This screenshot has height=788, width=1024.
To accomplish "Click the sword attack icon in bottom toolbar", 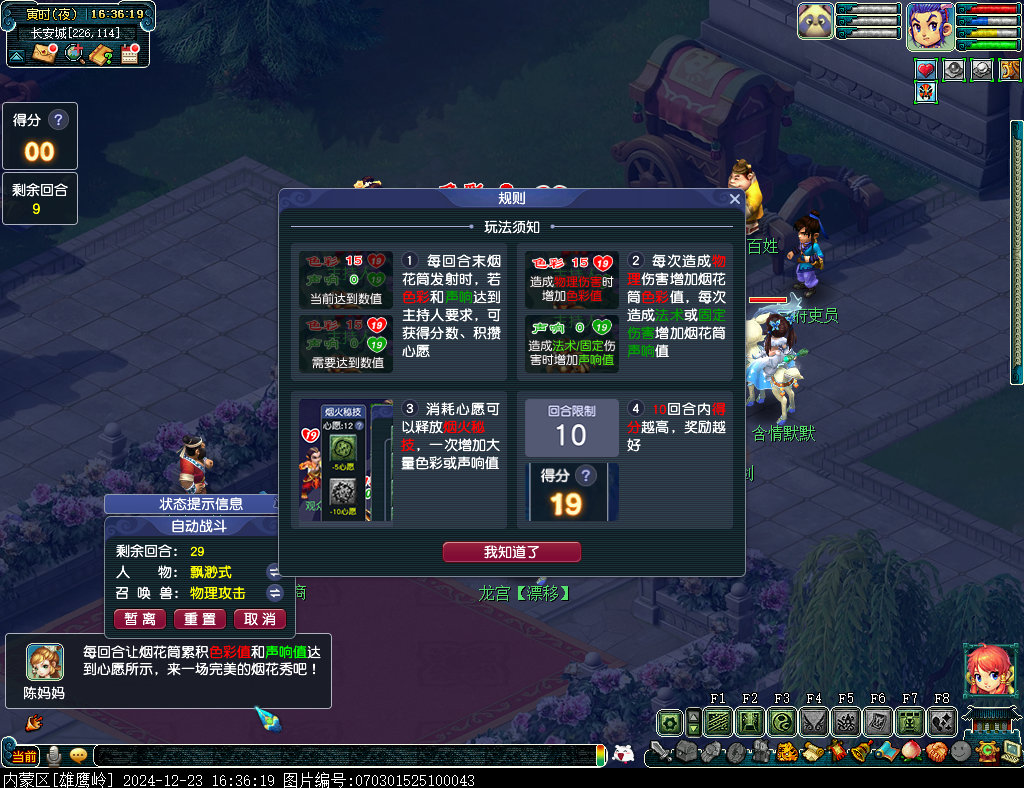I will [661, 752].
